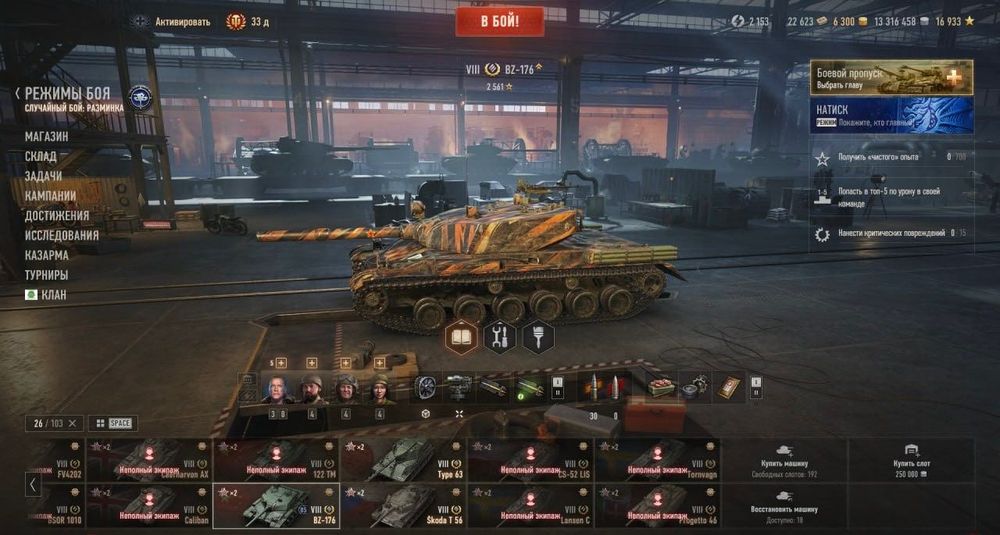Select the Škoda T 56 tank card

(x=403, y=506)
